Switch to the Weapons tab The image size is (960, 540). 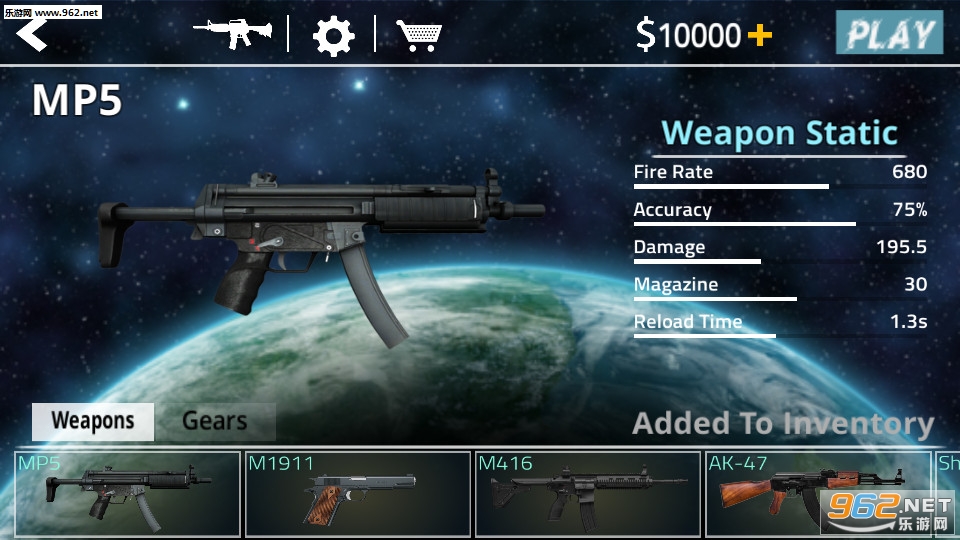click(93, 421)
